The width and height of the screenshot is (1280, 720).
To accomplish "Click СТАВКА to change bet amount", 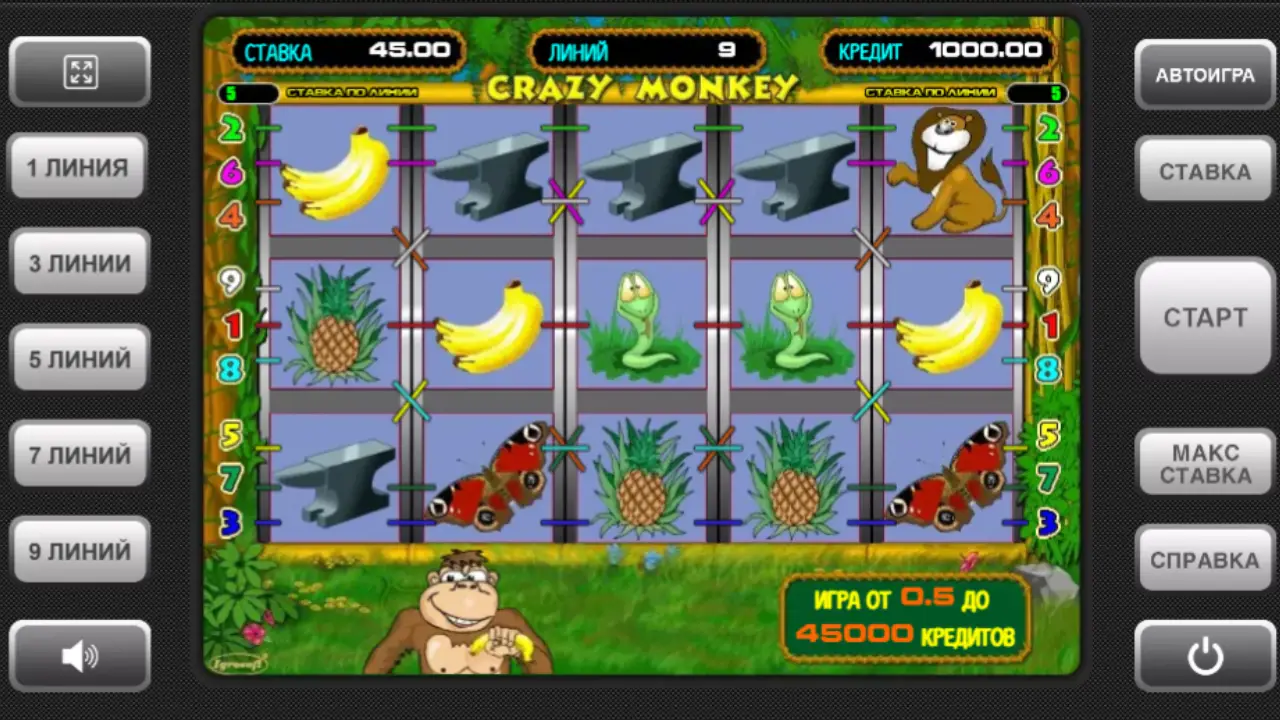I will [x=1205, y=171].
